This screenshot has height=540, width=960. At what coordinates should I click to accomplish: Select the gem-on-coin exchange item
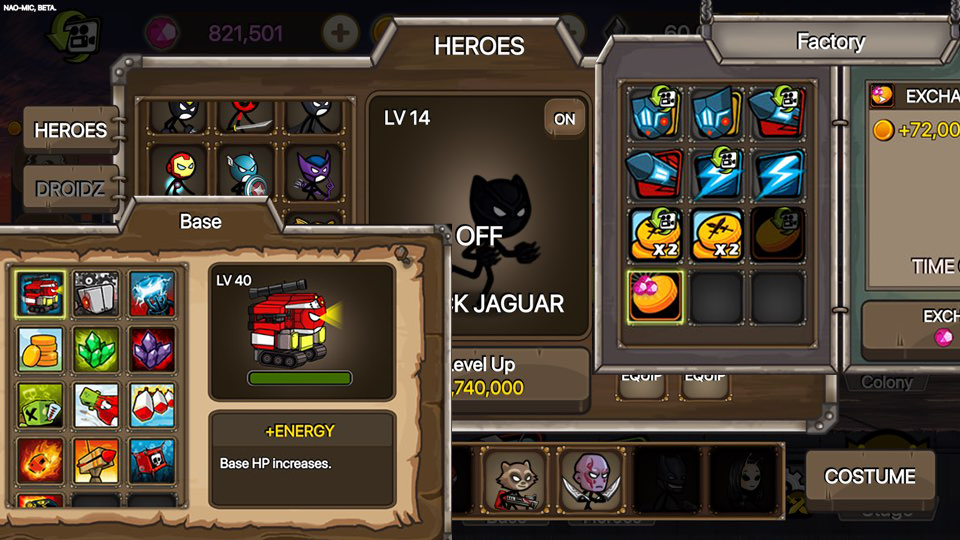655,297
